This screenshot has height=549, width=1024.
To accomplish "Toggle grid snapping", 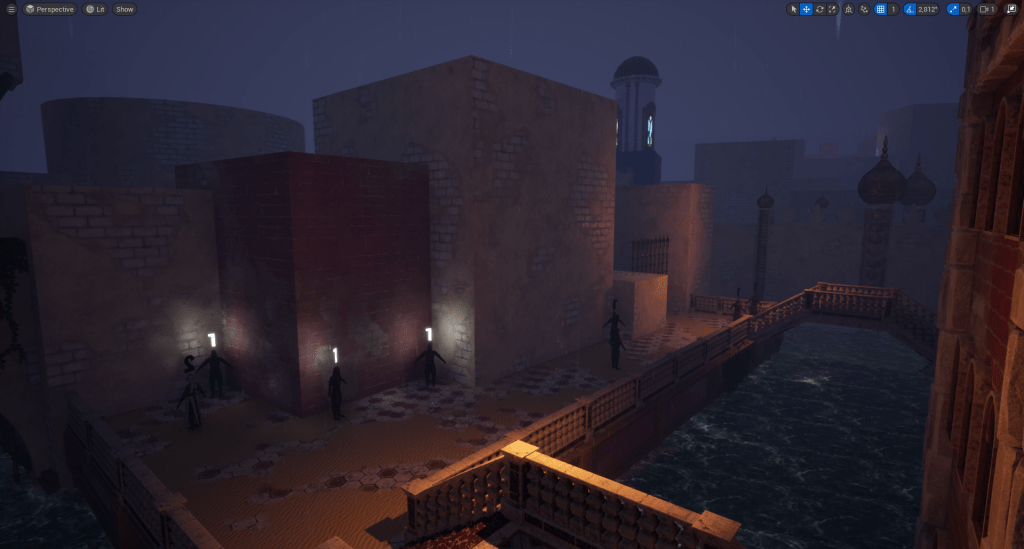I will 880,9.
